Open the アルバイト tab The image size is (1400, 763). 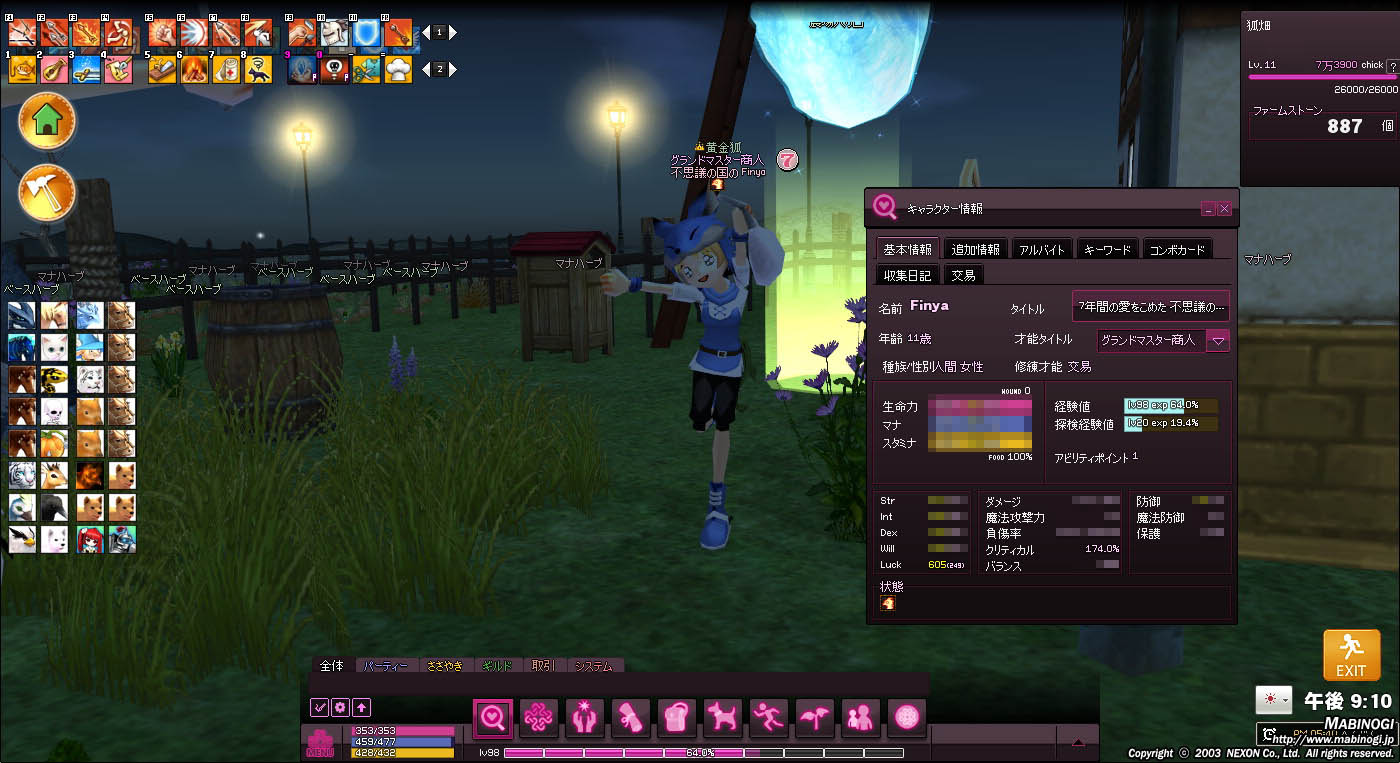(1042, 249)
